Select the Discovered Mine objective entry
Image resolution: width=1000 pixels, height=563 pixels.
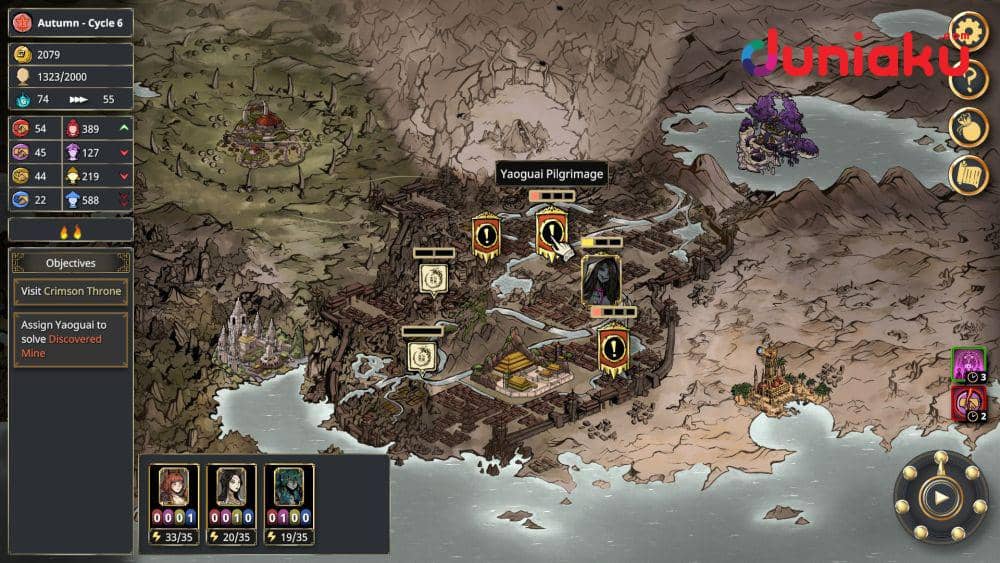71,339
